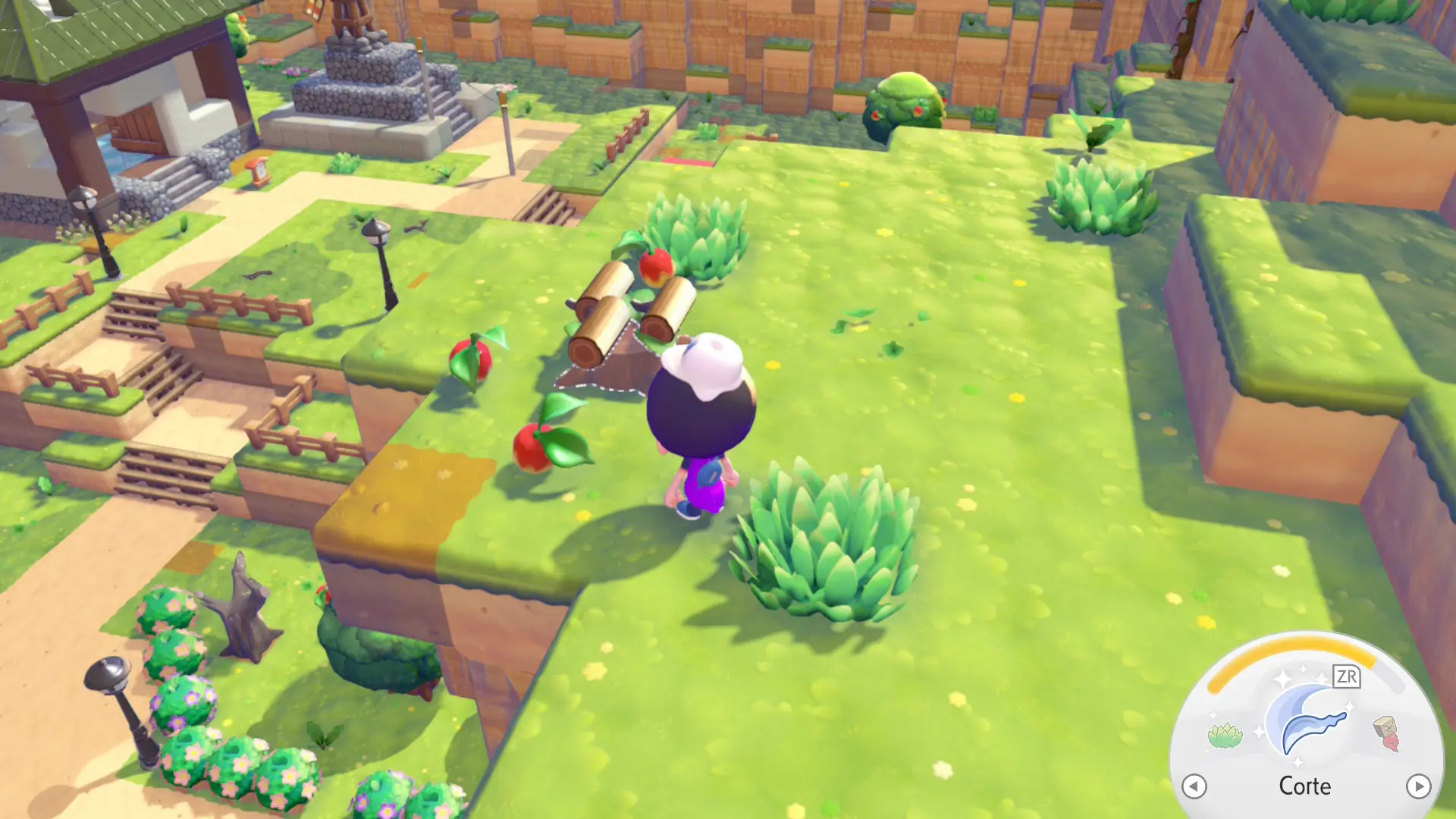This screenshot has height=819, width=1456.
Task: Click the left arrow of the ability wheel
Action: [x=1194, y=786]
